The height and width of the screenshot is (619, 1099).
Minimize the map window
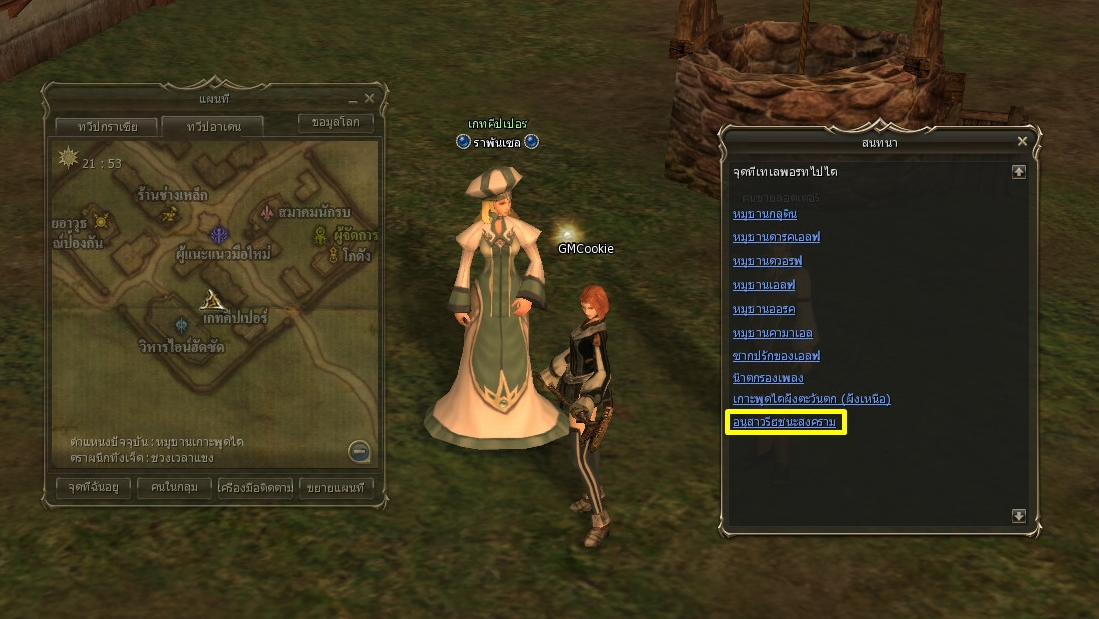tap(352, 100)
